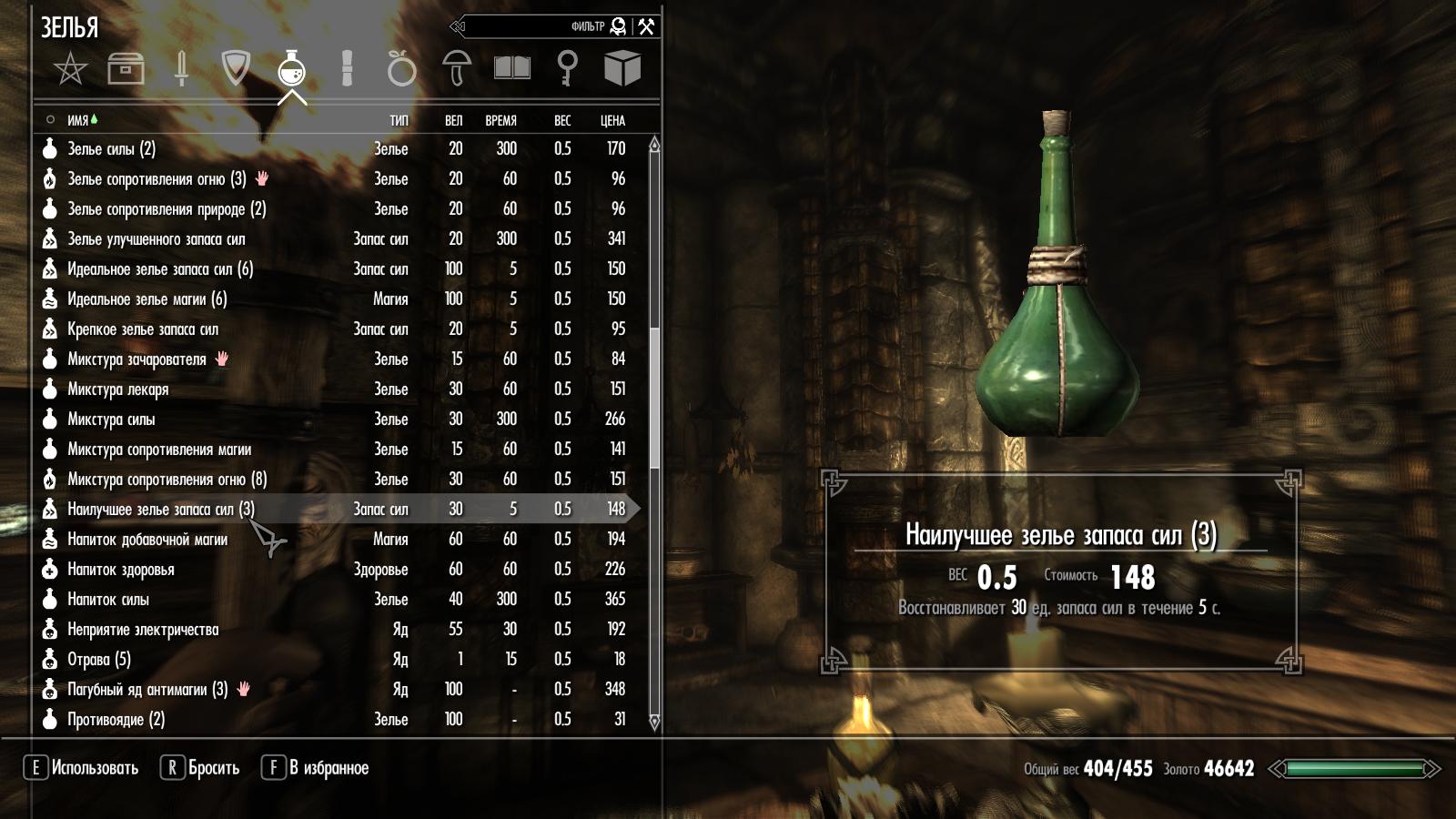Viewport: 1456px width, 819px height.
Task: Select Неприятие электричества poison
Action: point(142,630)
